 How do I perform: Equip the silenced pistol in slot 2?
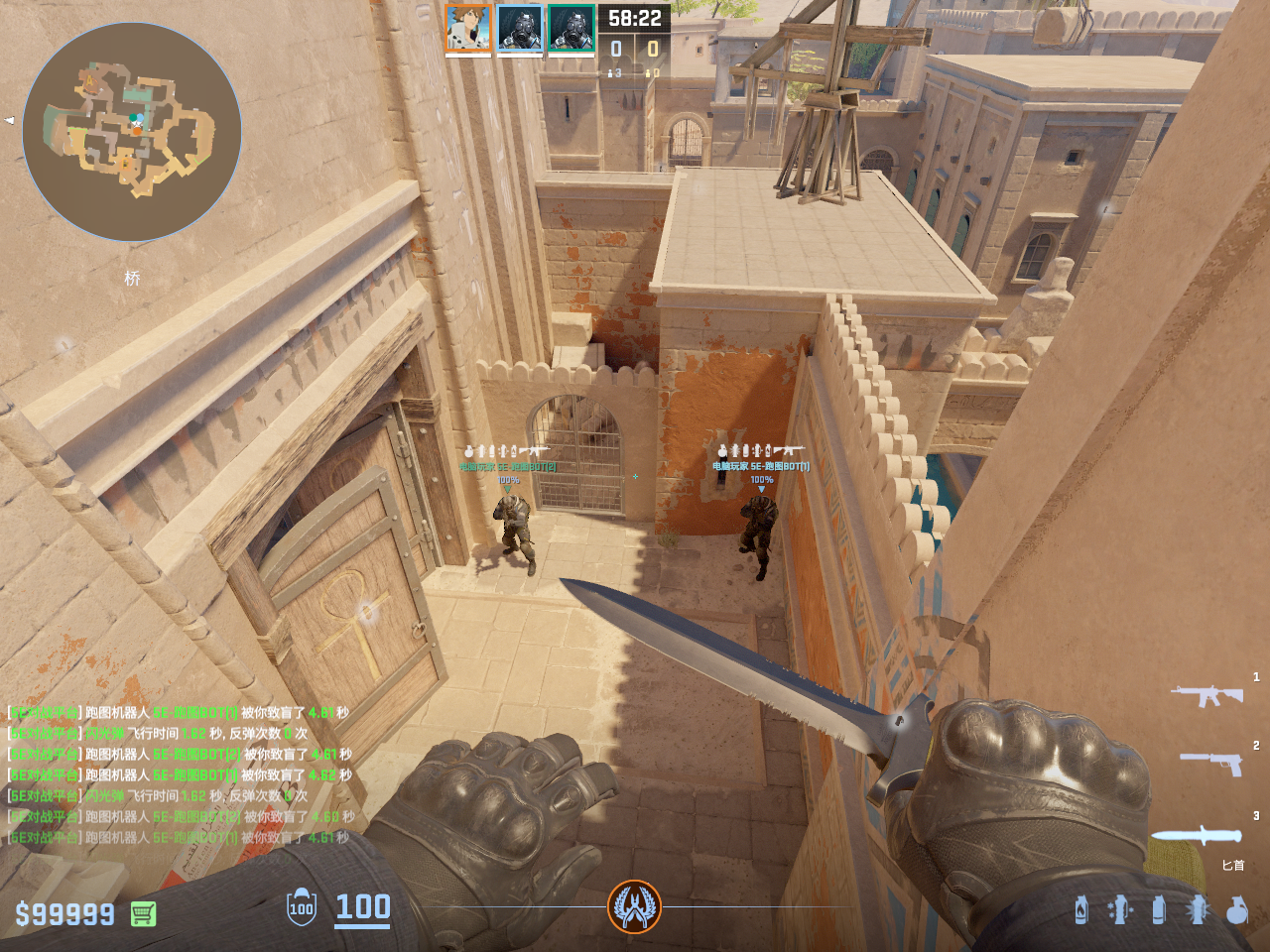1212,762
